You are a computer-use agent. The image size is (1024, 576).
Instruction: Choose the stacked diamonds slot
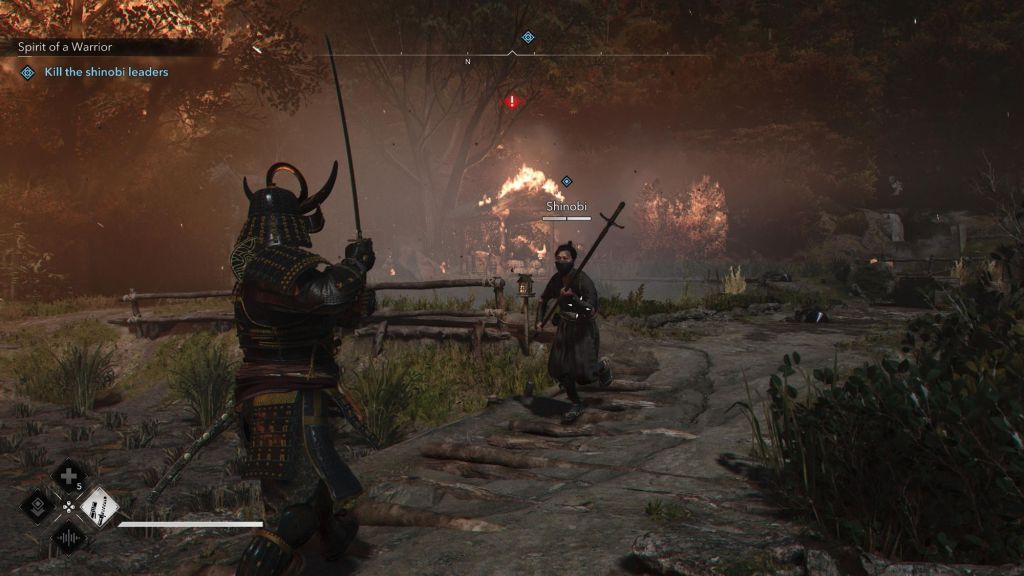38,506
